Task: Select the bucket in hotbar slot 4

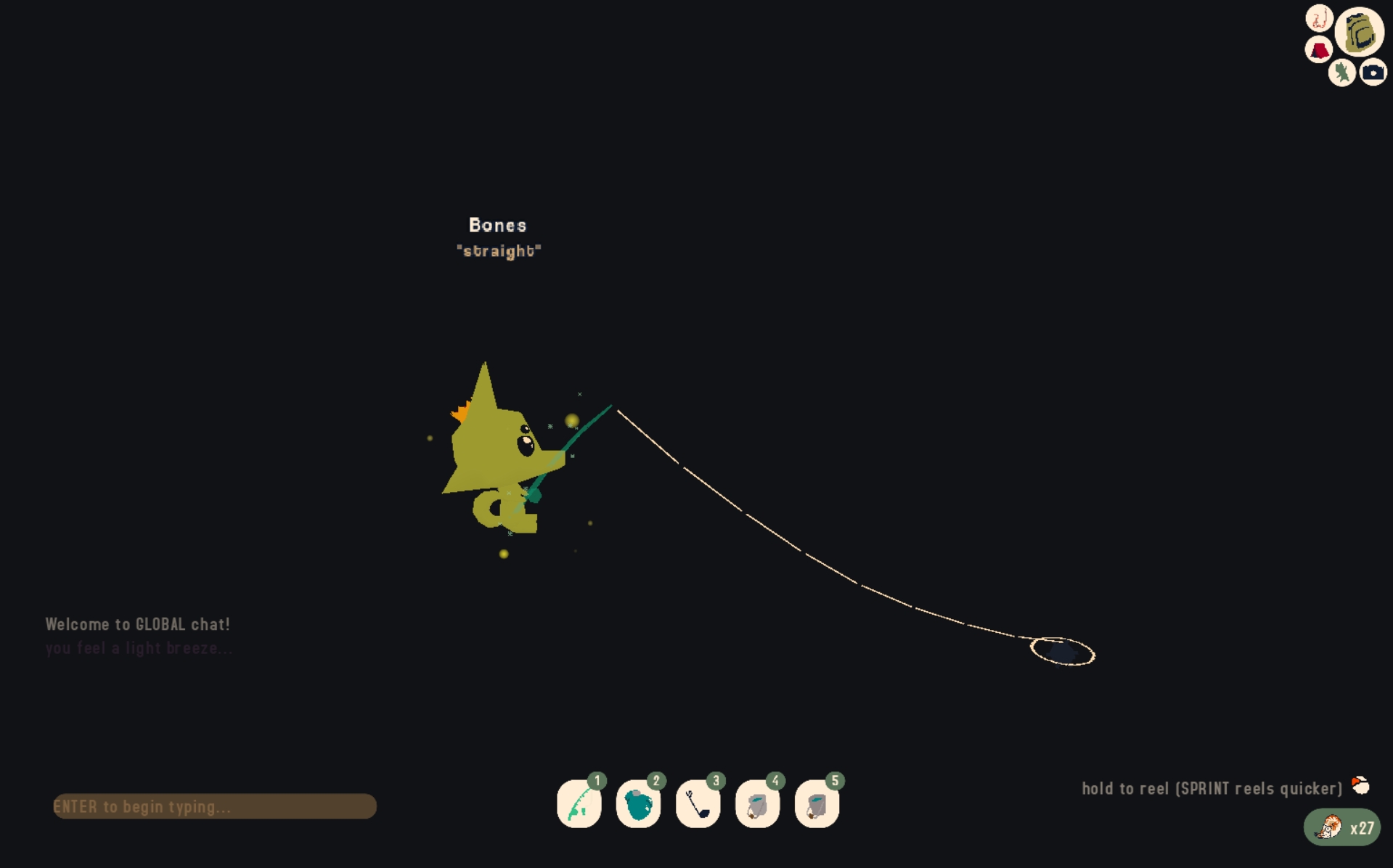Action: [757, 804]
